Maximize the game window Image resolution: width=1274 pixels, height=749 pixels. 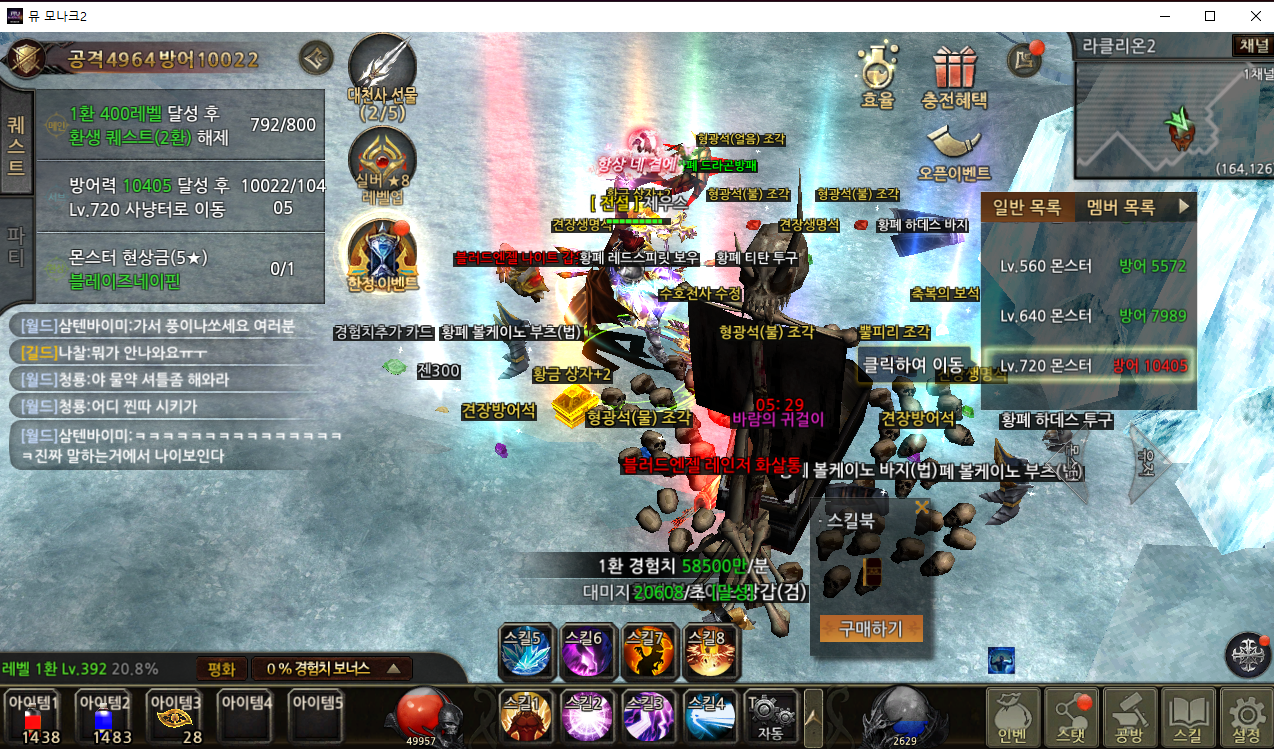click(1209, 16)
